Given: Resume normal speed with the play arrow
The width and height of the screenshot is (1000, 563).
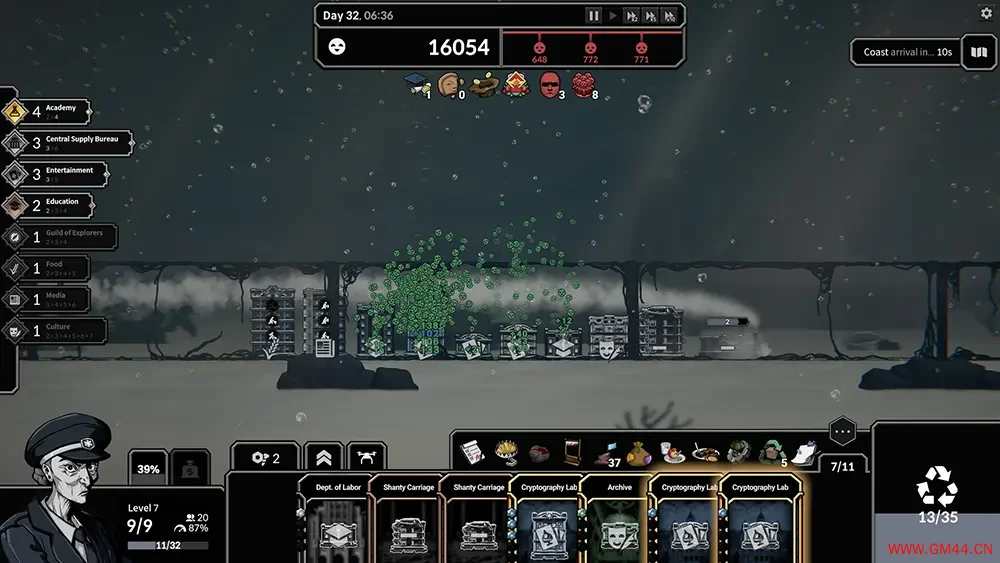Looking at the screenshot, I should [x=613, y=16].
